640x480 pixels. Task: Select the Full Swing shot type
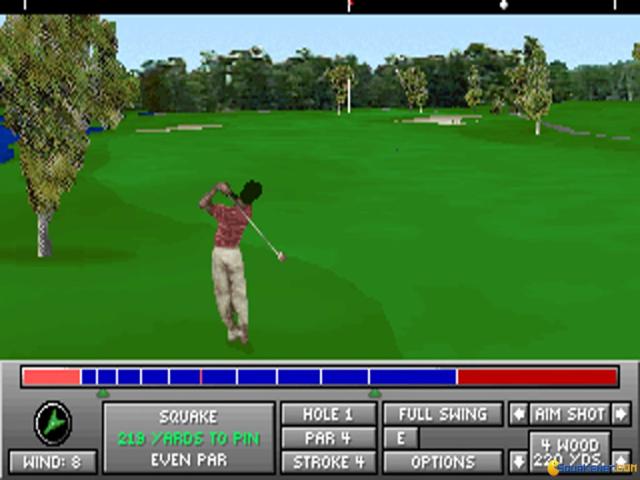pos(443,414)
